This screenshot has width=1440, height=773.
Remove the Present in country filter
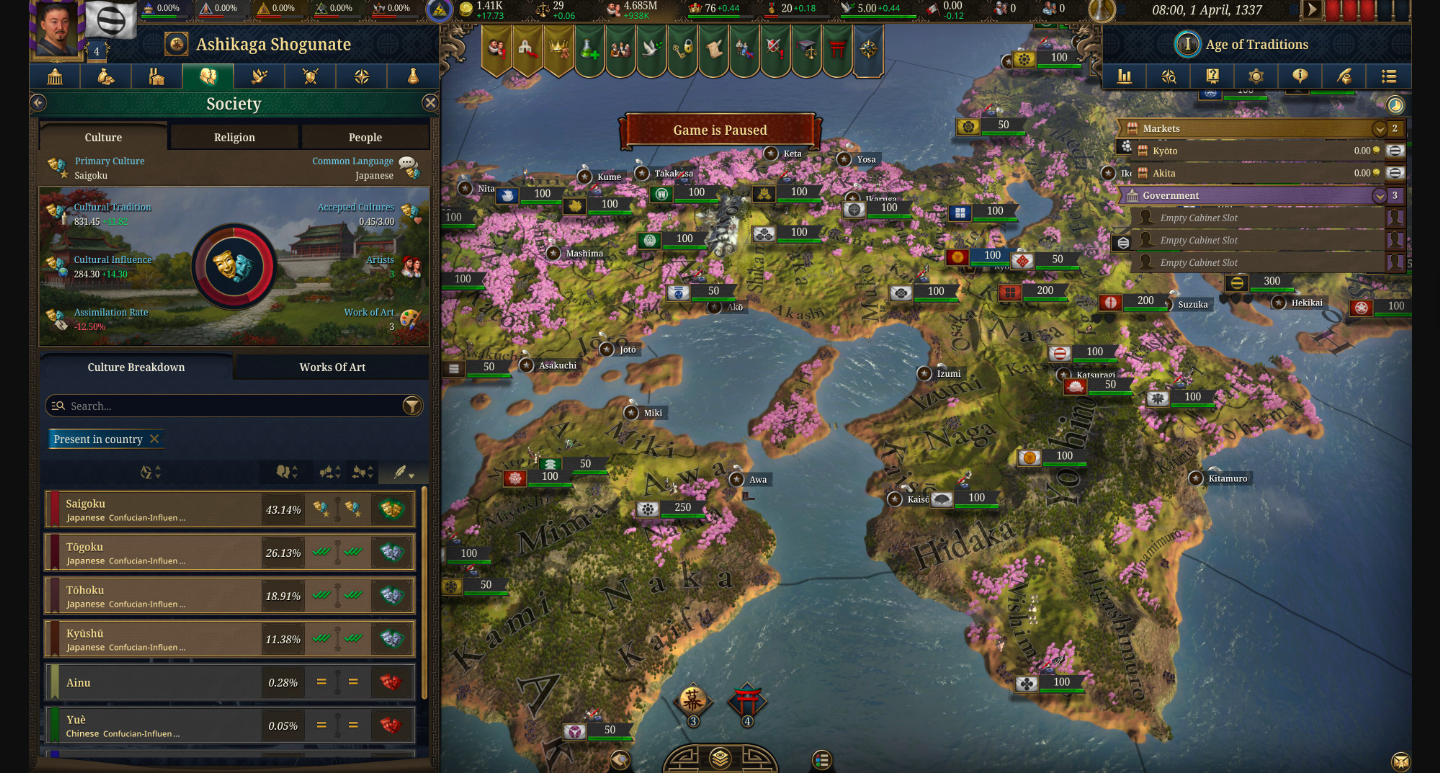click(x=153, y=439)
